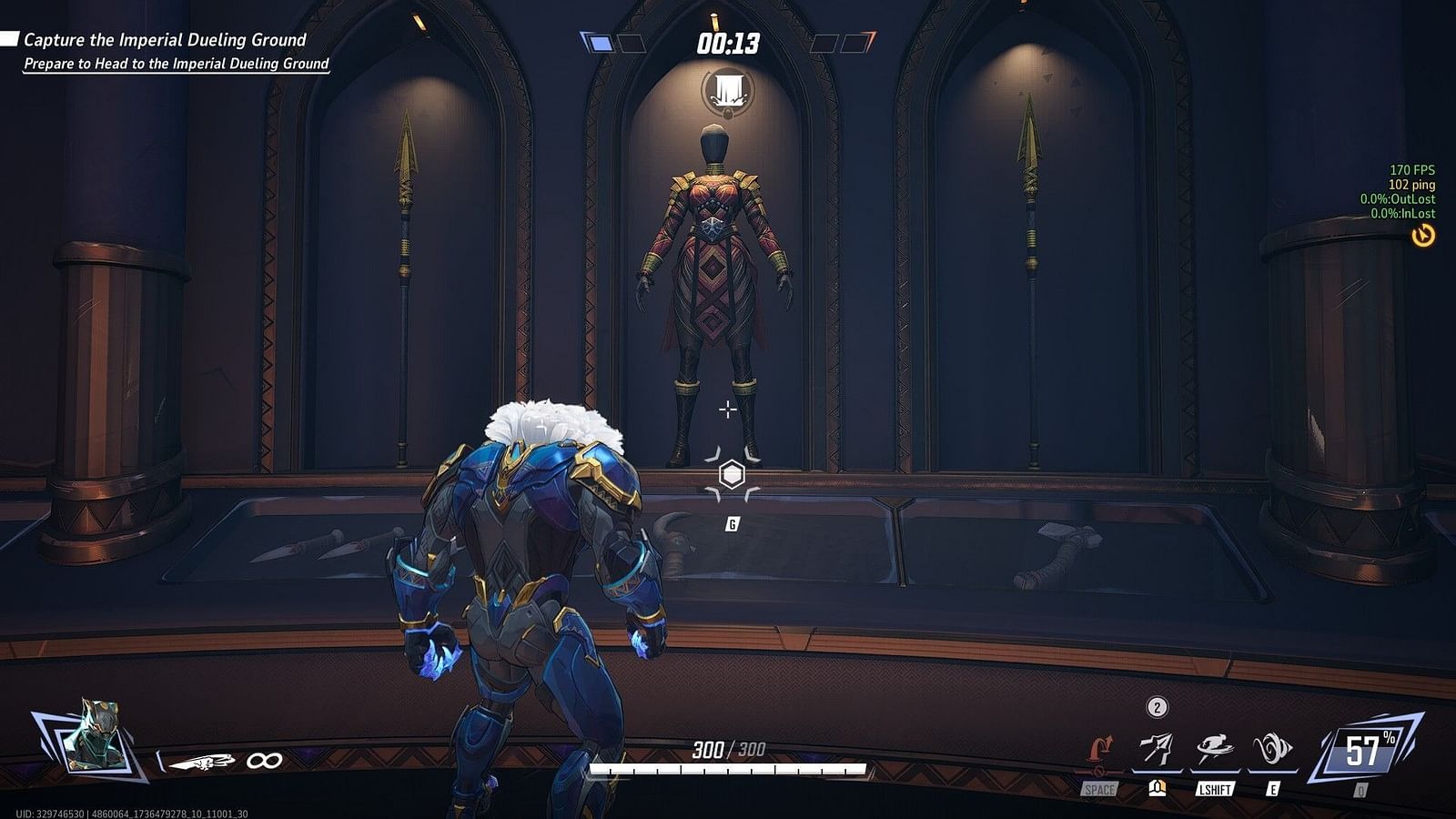Trigger the swirling dash ability icon

[x=1272, y=749]
